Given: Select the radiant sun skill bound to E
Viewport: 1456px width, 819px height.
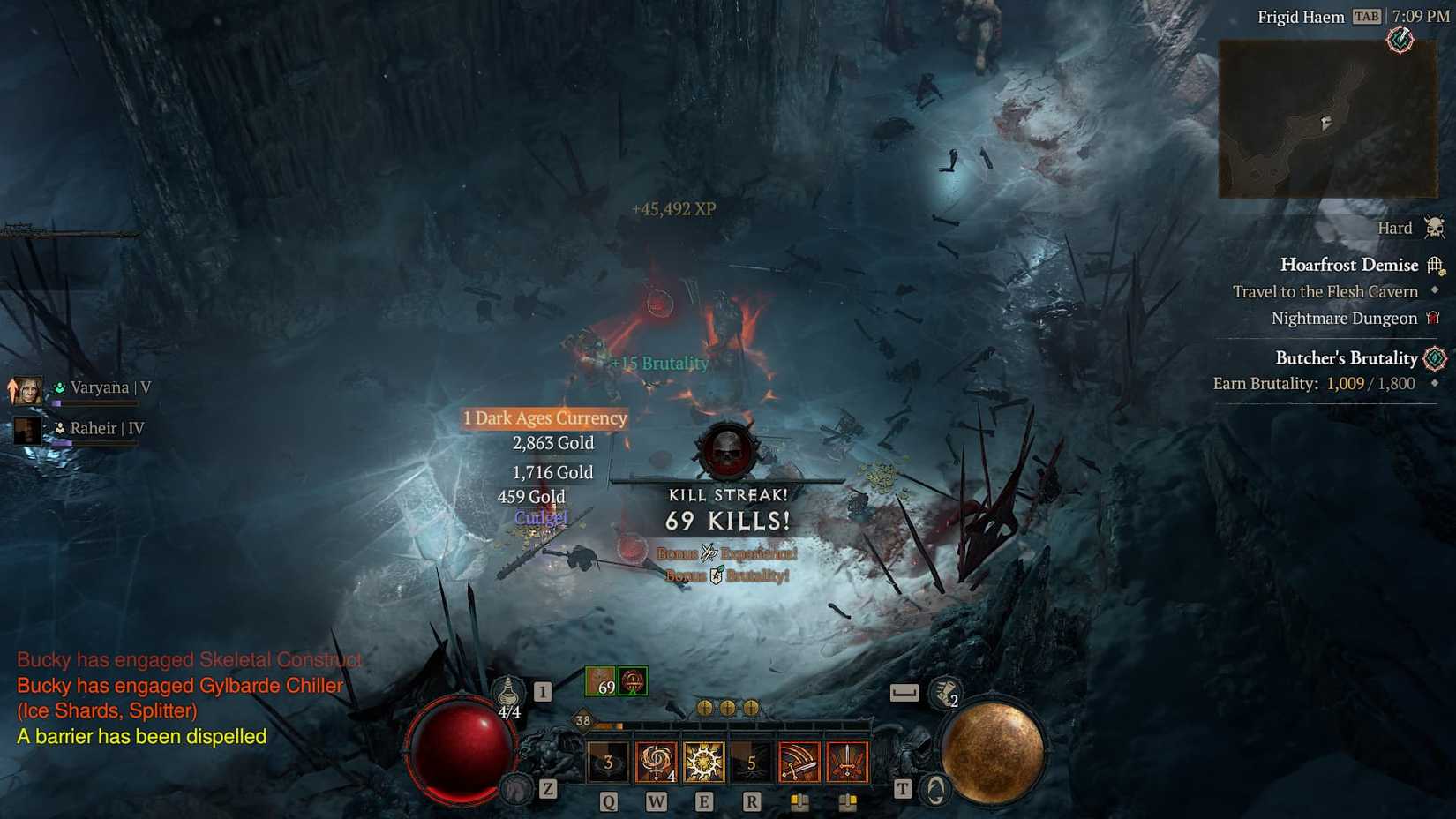Looking at the screenshot, I should coord(703,761).
